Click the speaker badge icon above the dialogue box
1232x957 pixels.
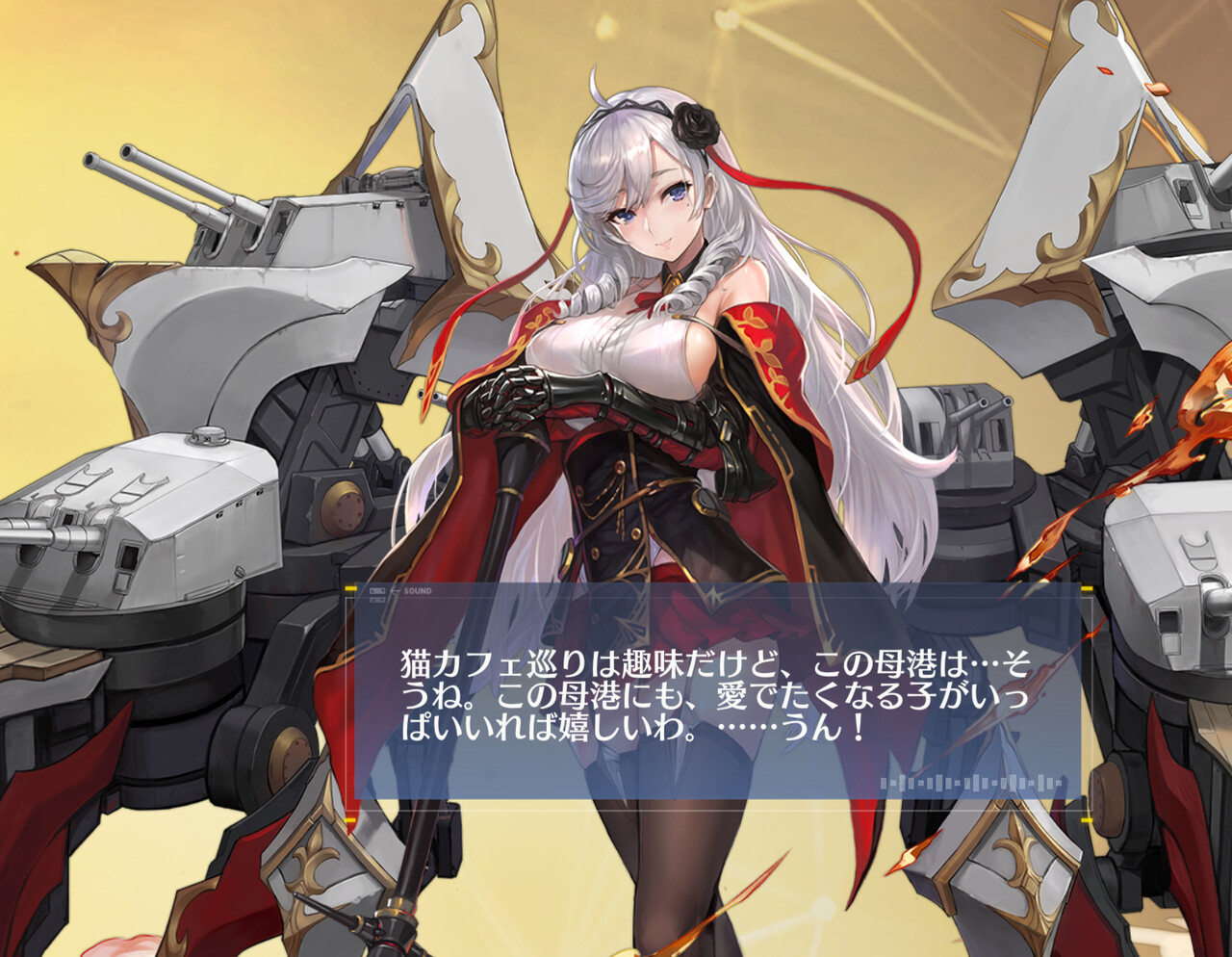pos(377,591)
